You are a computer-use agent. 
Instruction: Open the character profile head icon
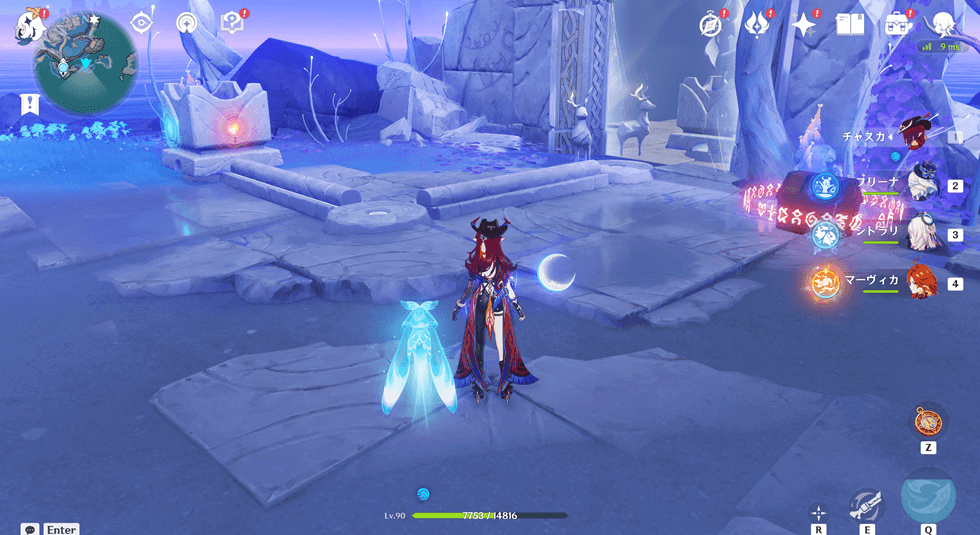[943, 25]
